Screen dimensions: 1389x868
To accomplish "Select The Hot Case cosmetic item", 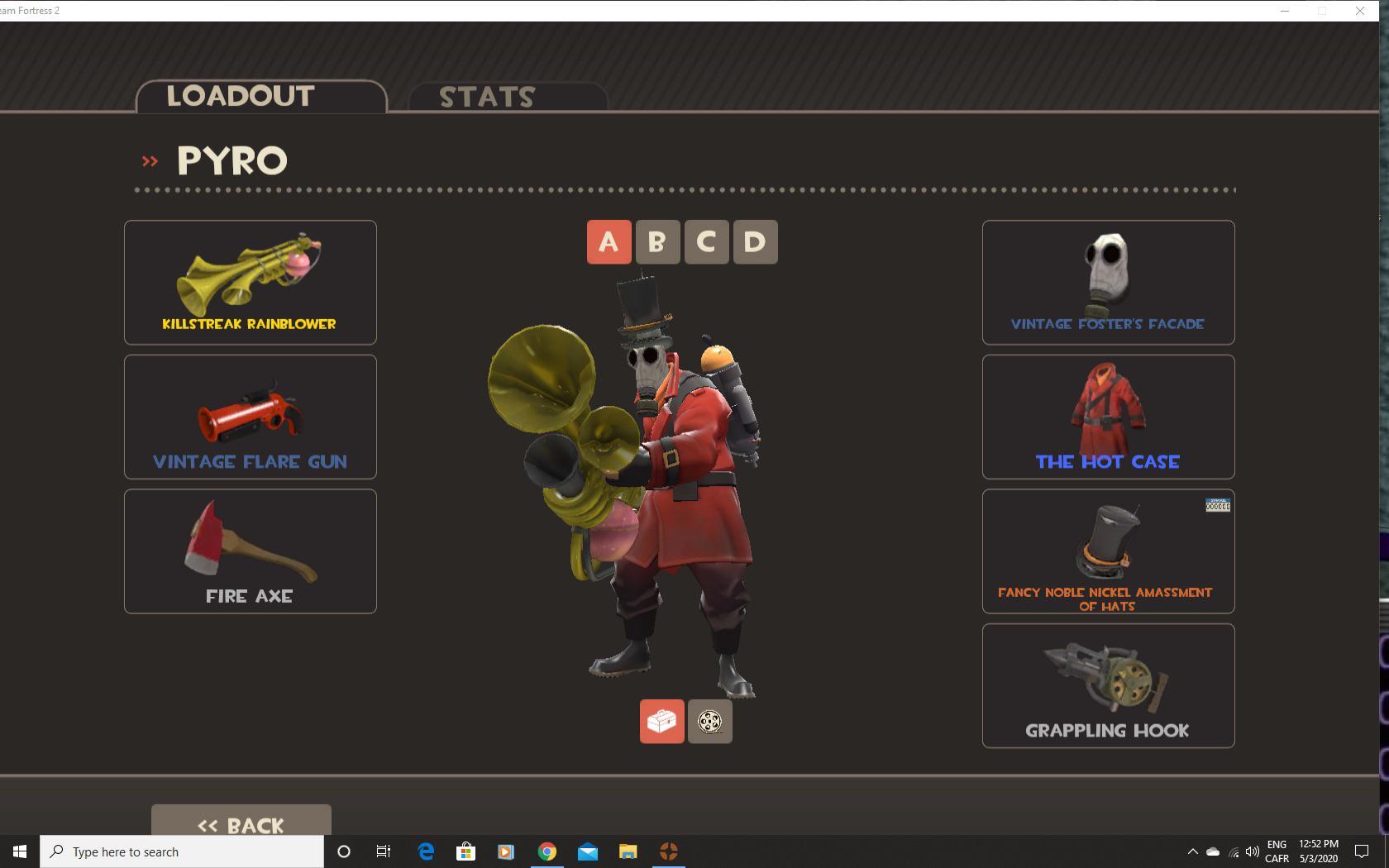I will (x=1107, y=416).
